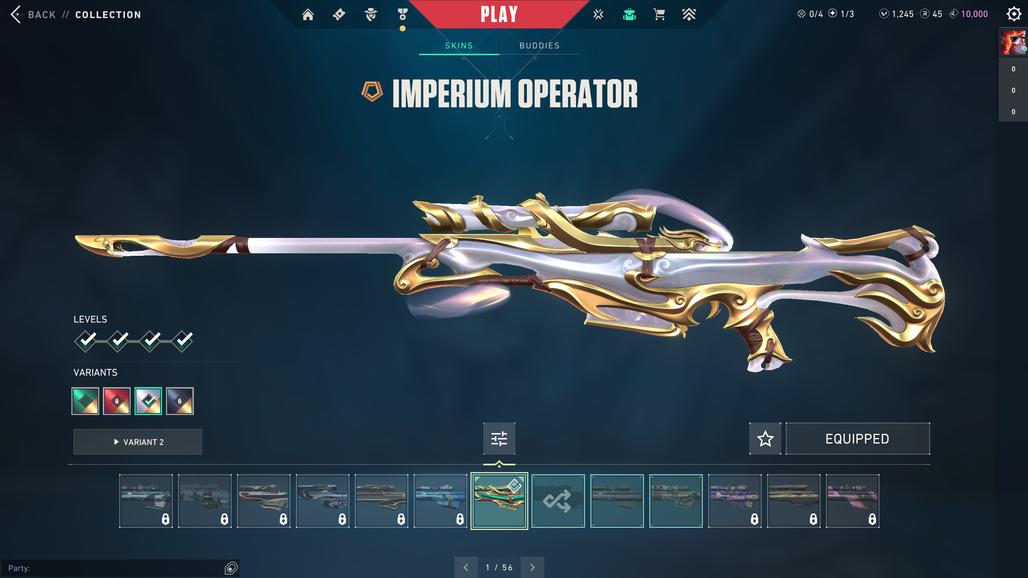Viewport: 1028px width, 578px height.
Task: Open settings with the gear icon
Action: pos(1013,14)
